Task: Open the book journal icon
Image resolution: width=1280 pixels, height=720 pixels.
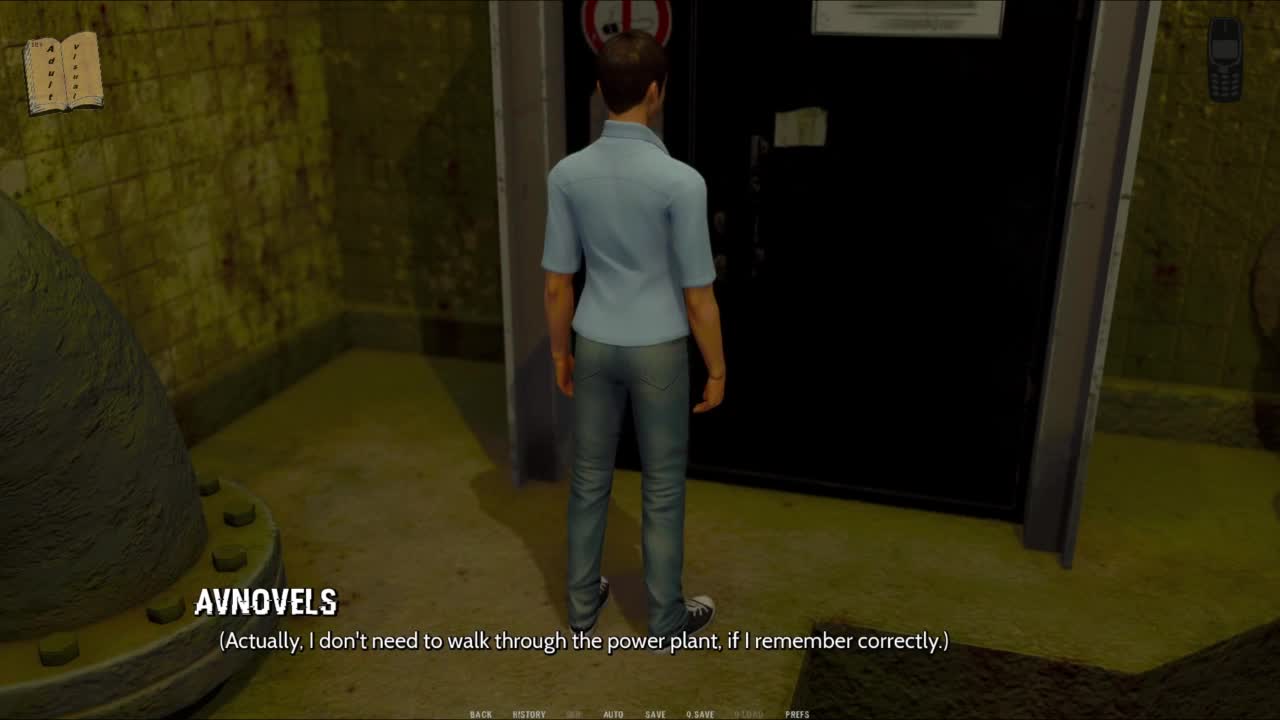Action: [64, 73]
